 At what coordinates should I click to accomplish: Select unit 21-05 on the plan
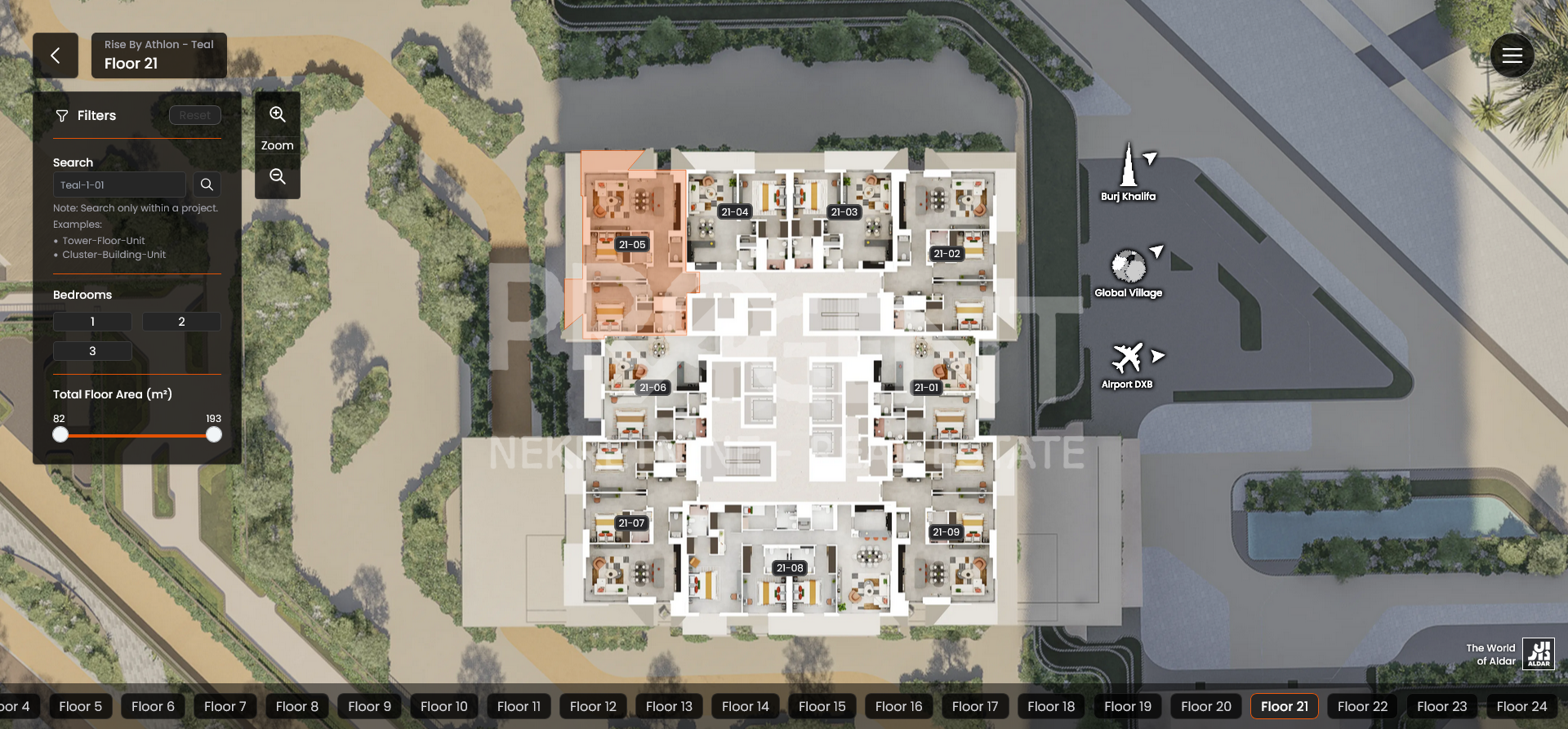pyautogui.click(x=632, y=244)
